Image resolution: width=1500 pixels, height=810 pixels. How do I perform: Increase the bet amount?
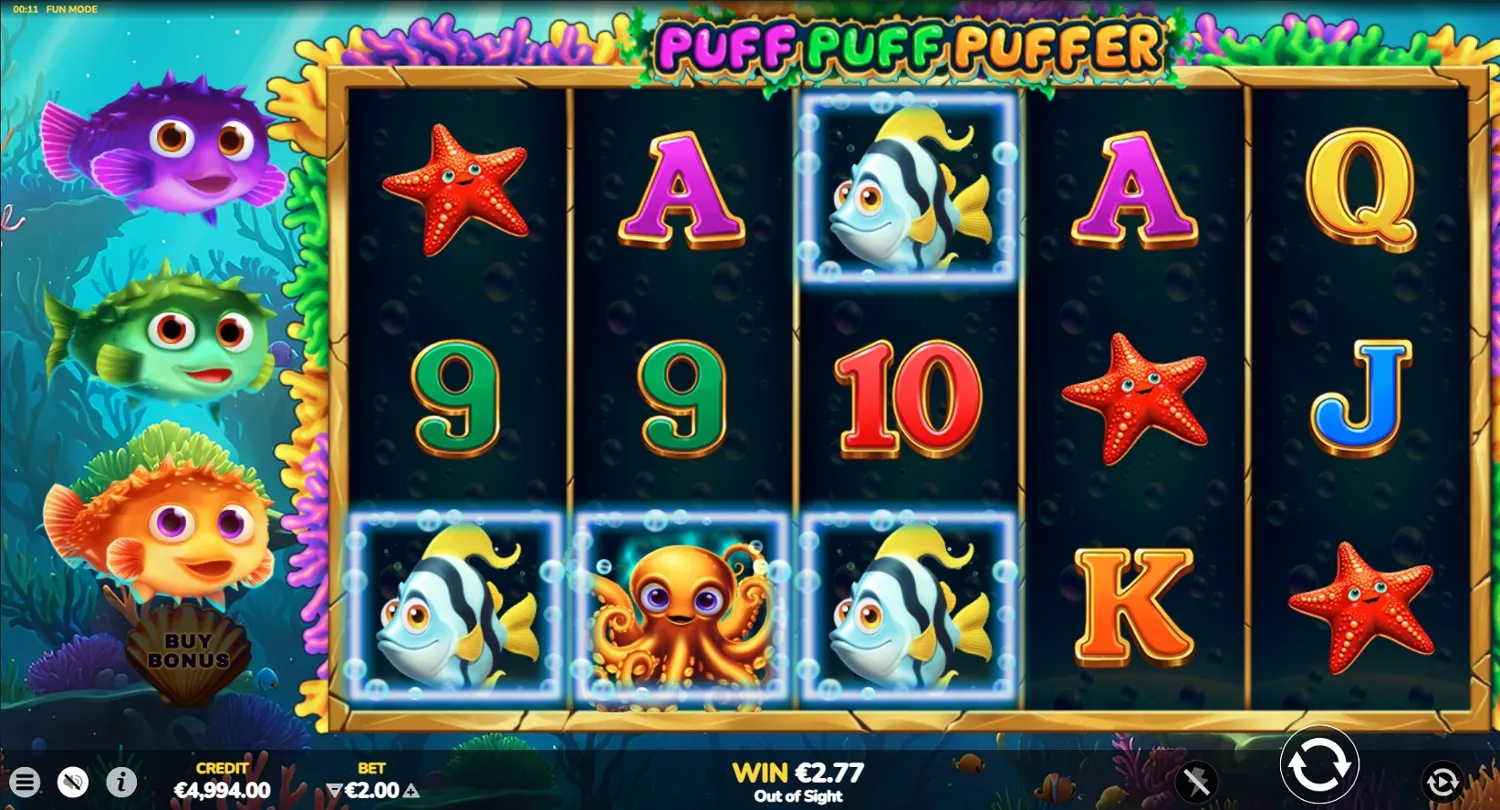[x=410, y=790]
